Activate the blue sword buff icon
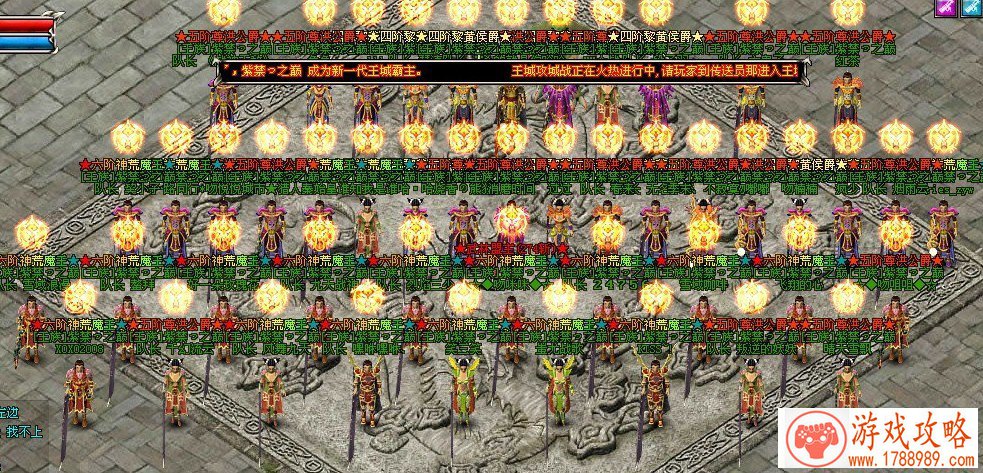This screenshot has width=983, height=473. (971, 7)
